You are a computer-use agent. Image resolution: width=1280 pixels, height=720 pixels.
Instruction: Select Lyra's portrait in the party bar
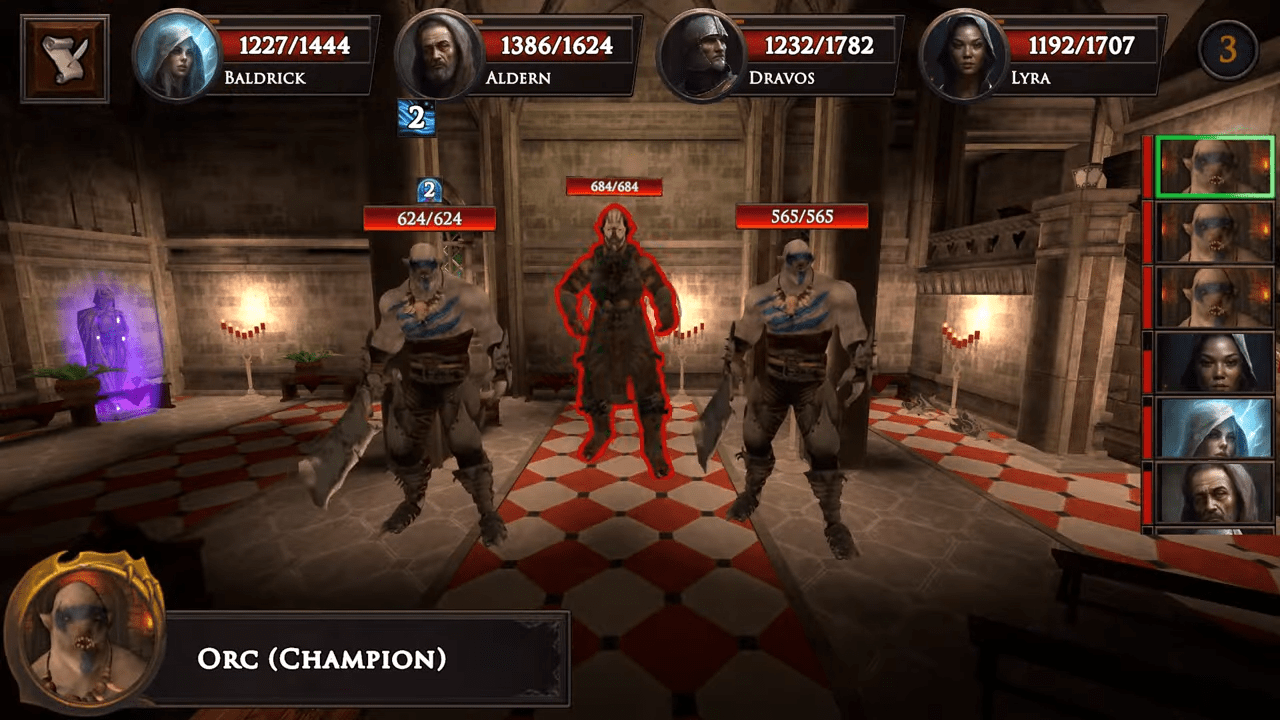point(962,55)
